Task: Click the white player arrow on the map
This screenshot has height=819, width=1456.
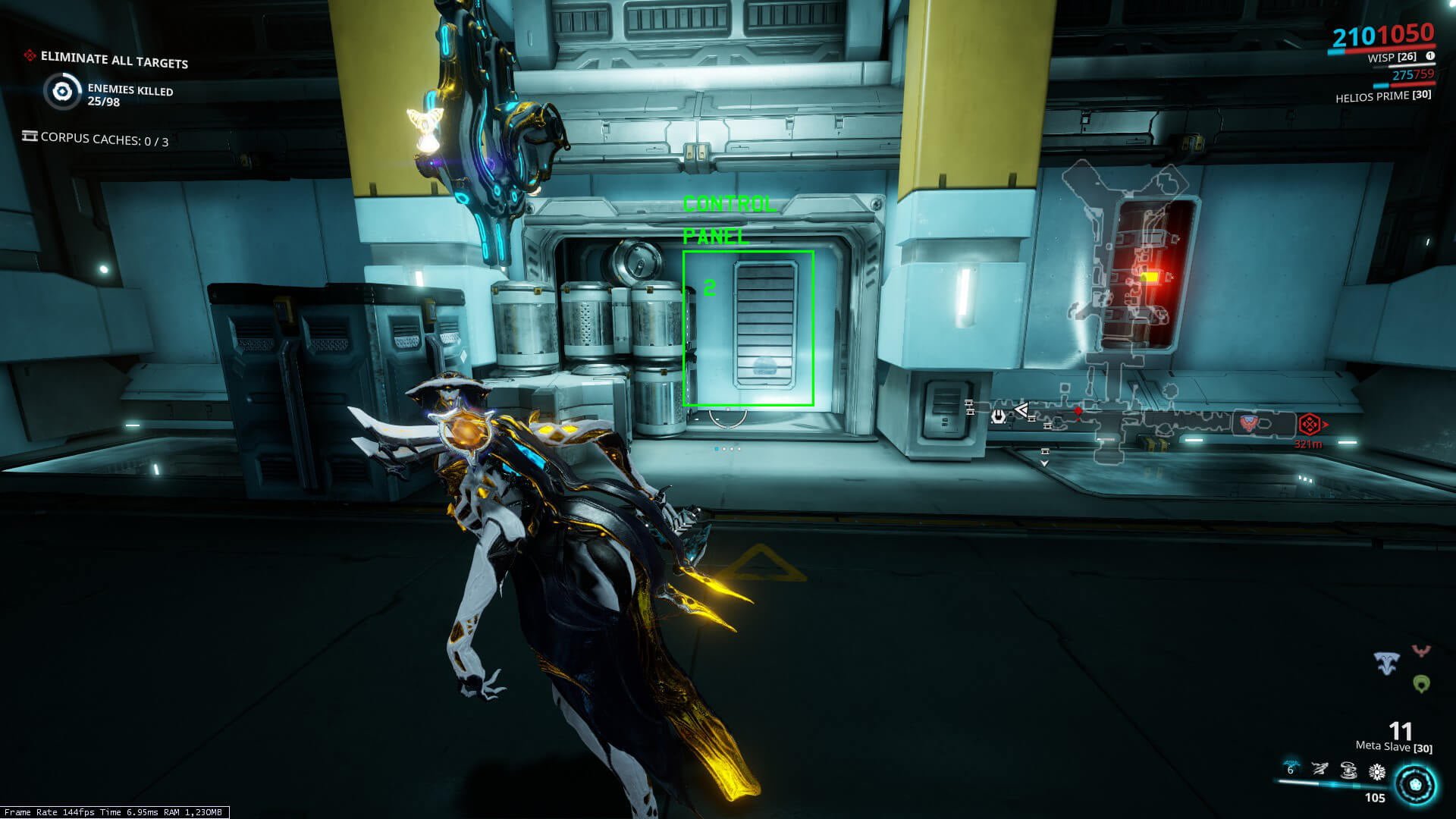Action: [1021, 411]
